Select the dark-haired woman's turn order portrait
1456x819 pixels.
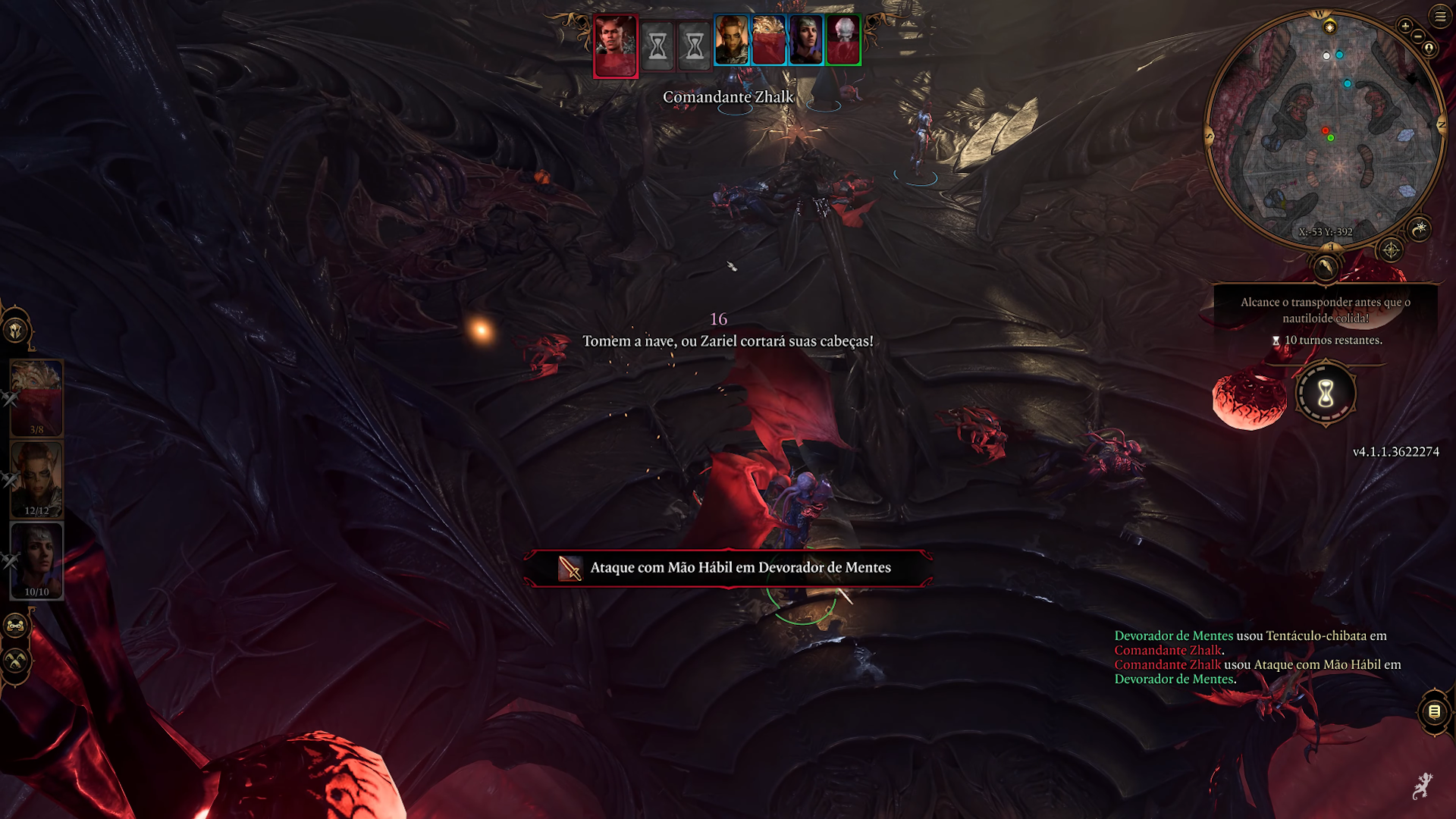(805, 40)
